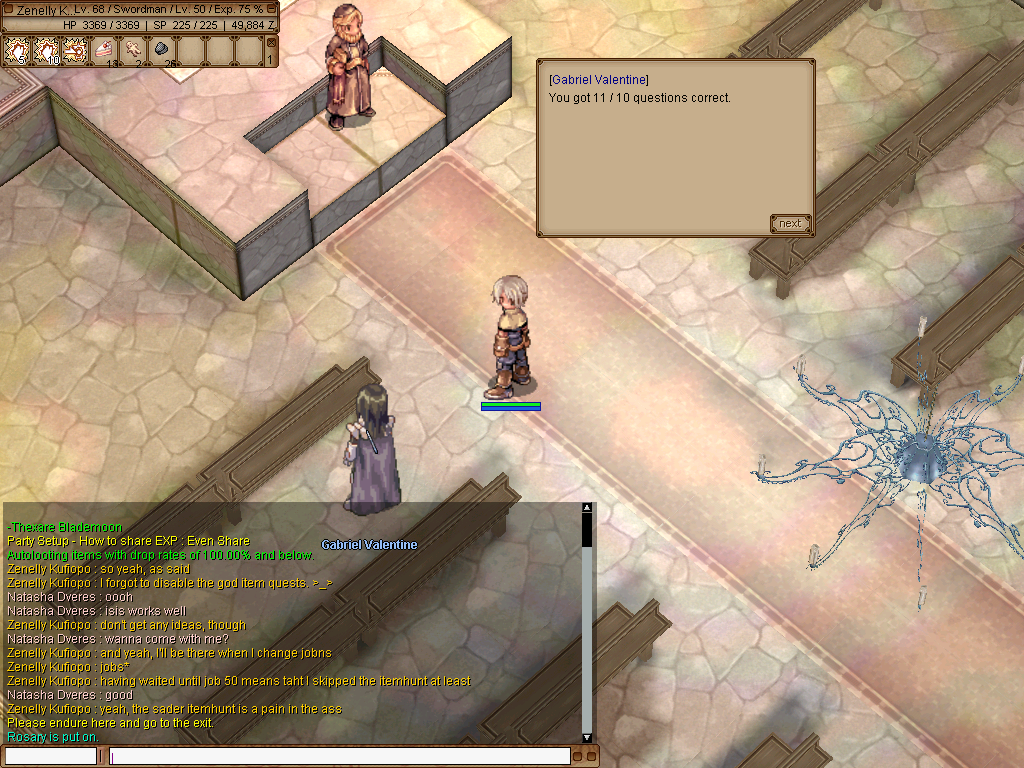Use the gingerbread man cookie slot
This screenshot has width=1024, height=768.
click(133, 50)
